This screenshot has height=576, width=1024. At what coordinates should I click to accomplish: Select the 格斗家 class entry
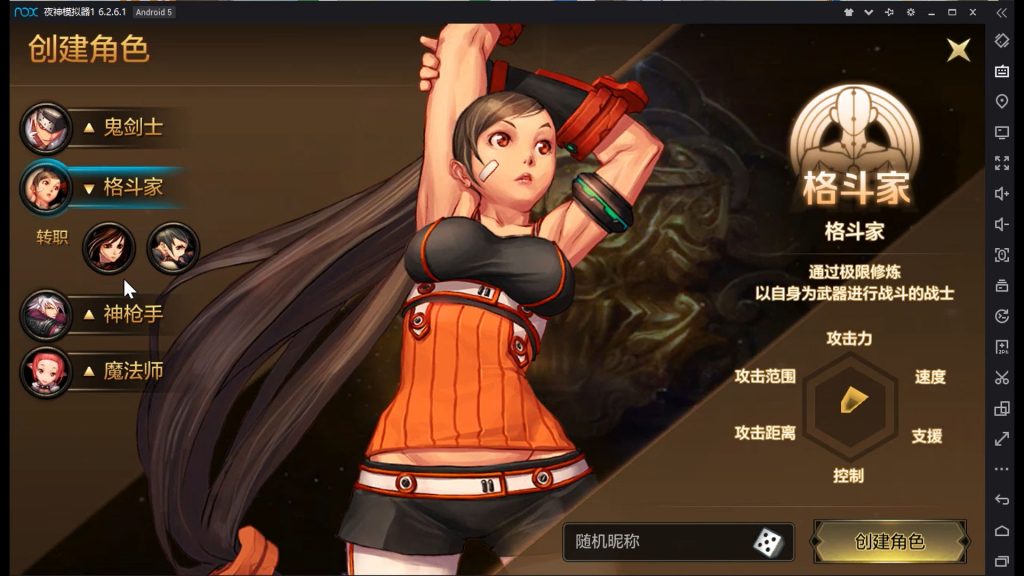(x=120, y=187)
